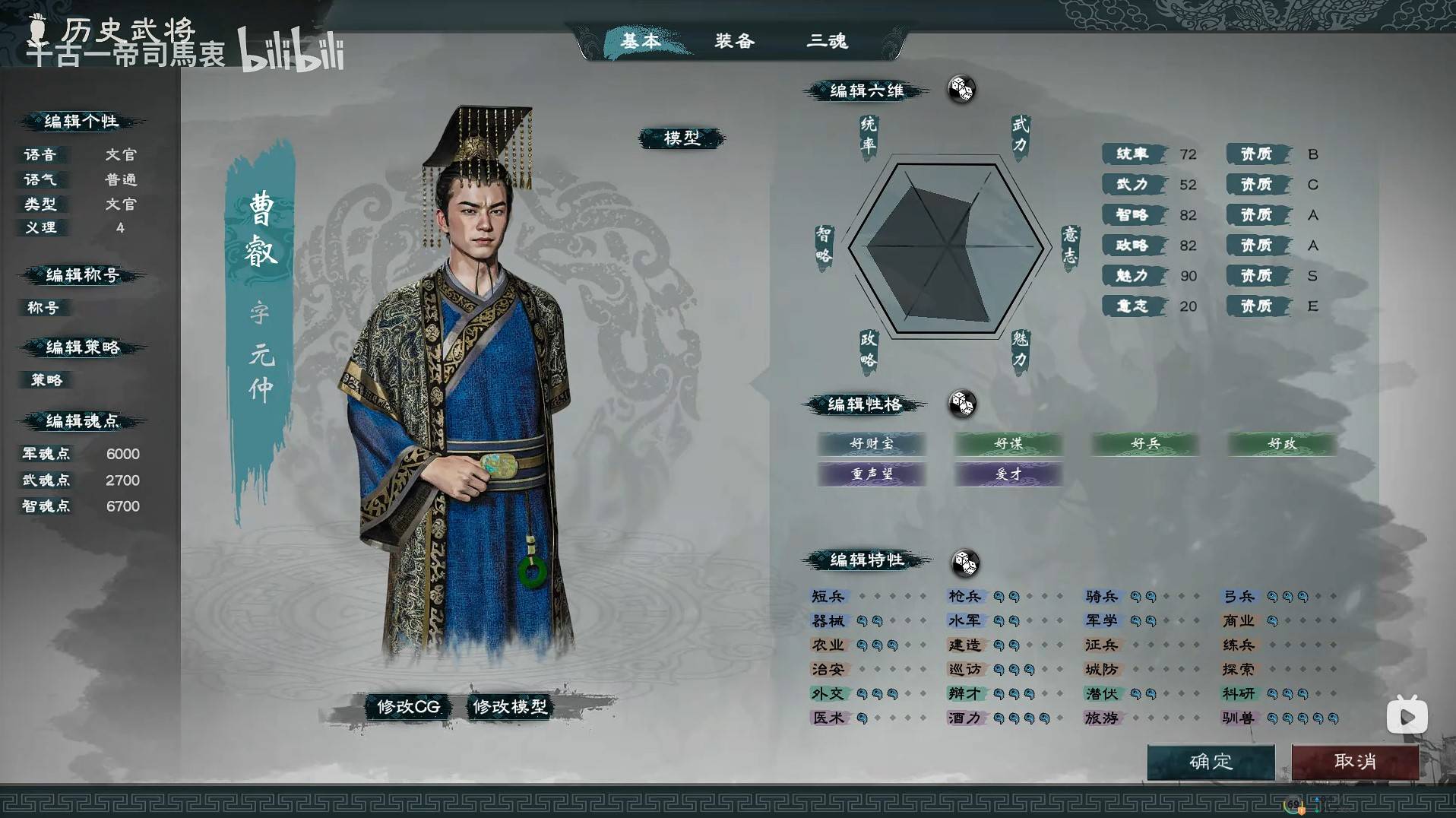Click the 称号 title input field
Screen dimensions: 1456x818
coord(44,308)
